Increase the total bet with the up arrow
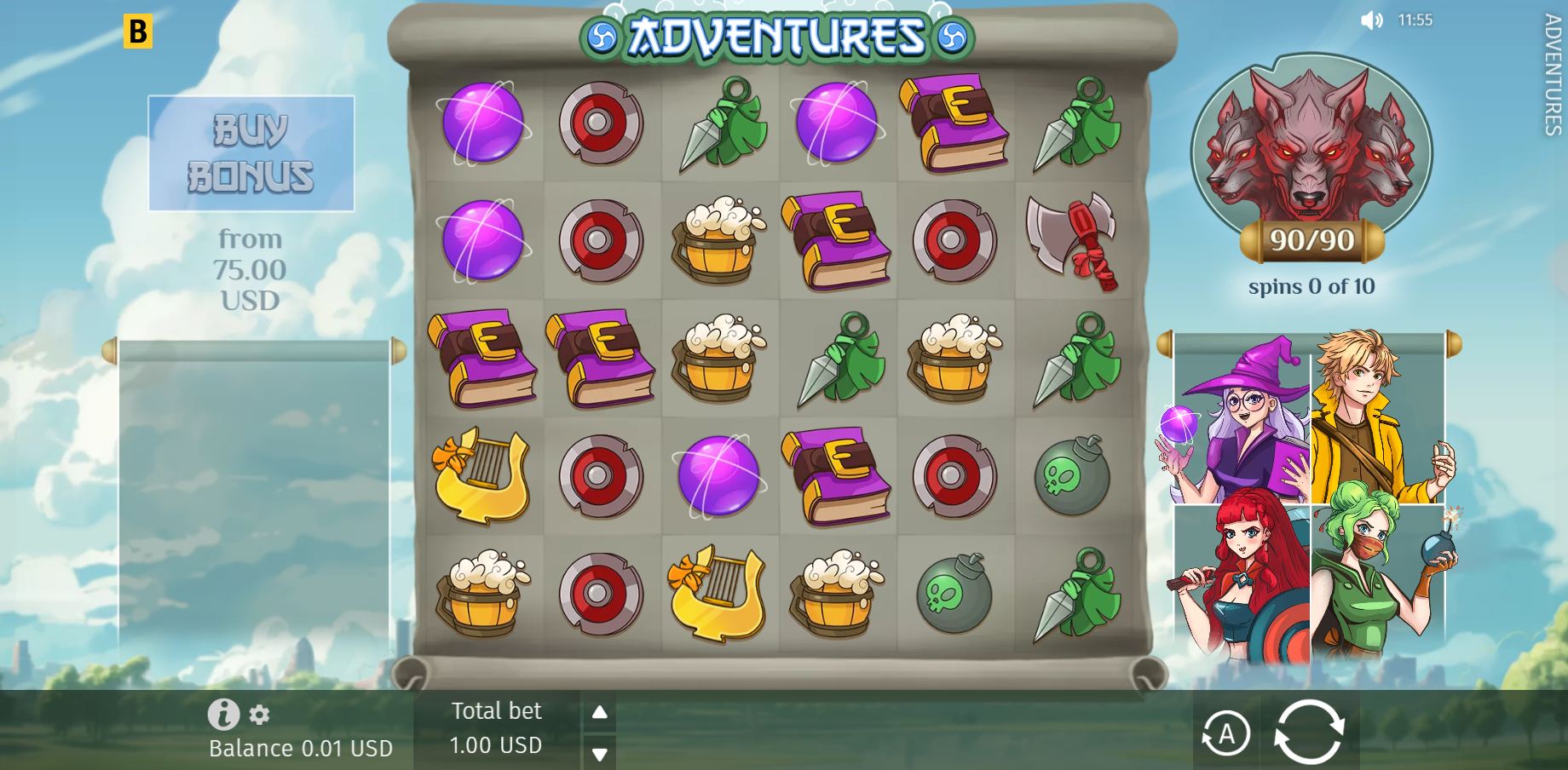 click(602, 710)
